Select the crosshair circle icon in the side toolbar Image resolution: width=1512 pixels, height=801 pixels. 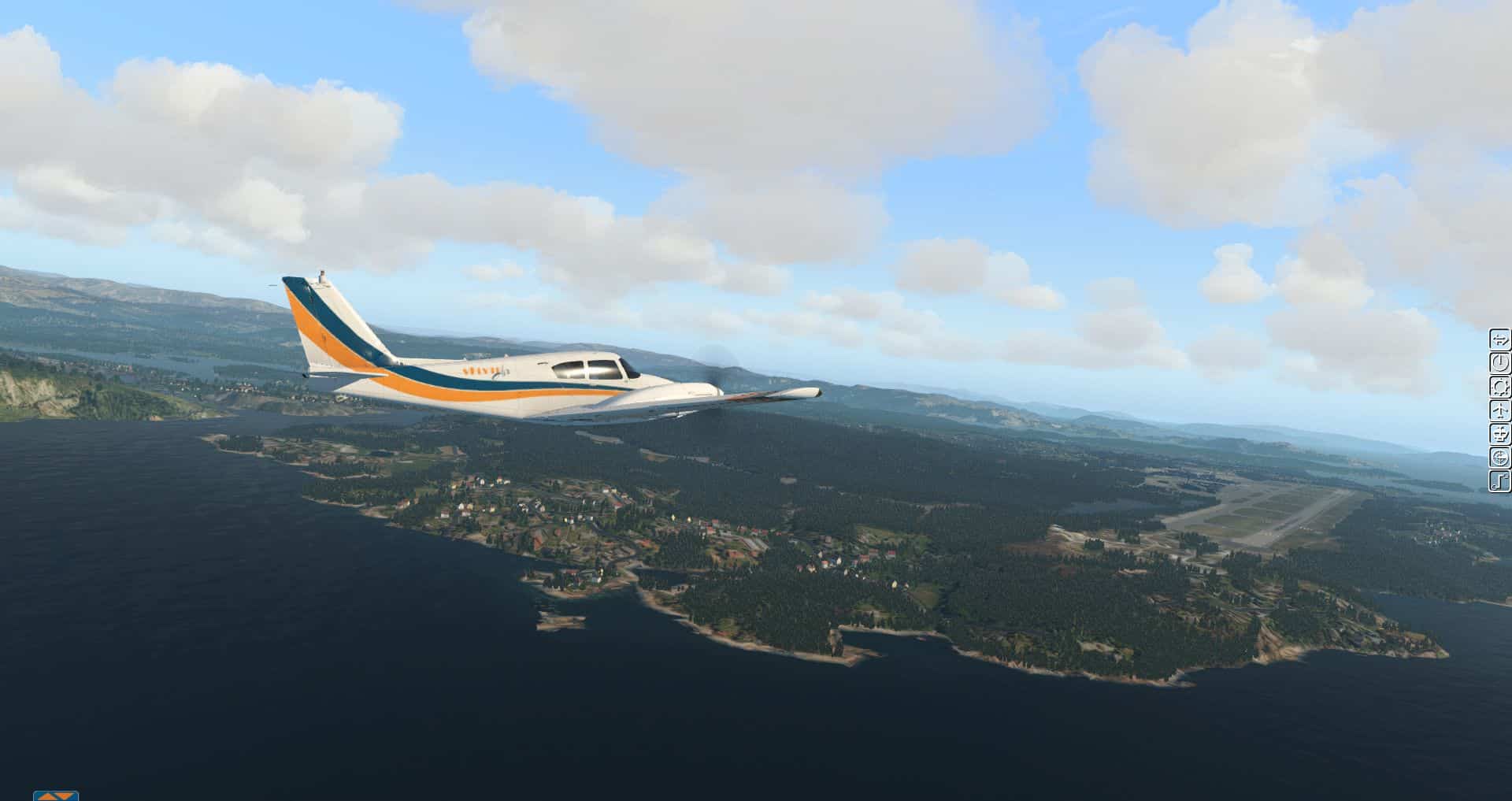[1499, 457]
